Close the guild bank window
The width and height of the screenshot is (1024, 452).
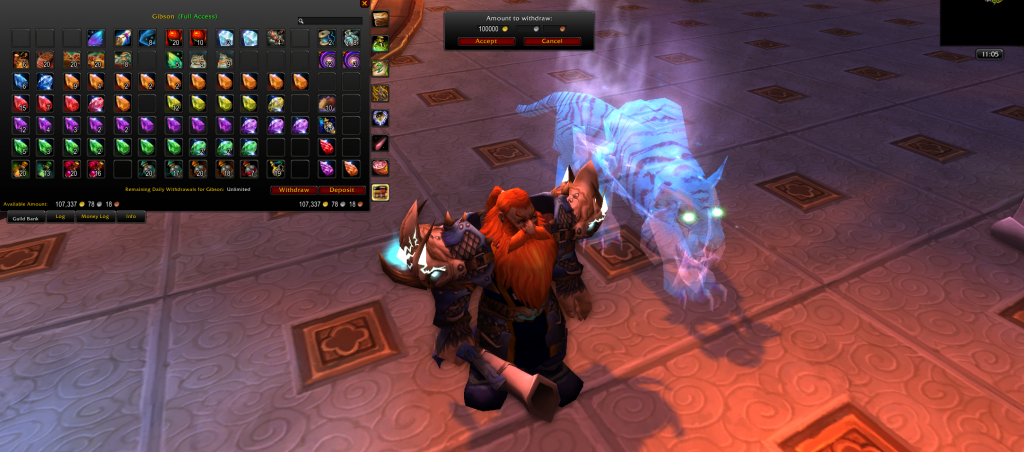[x=364, y=4]
